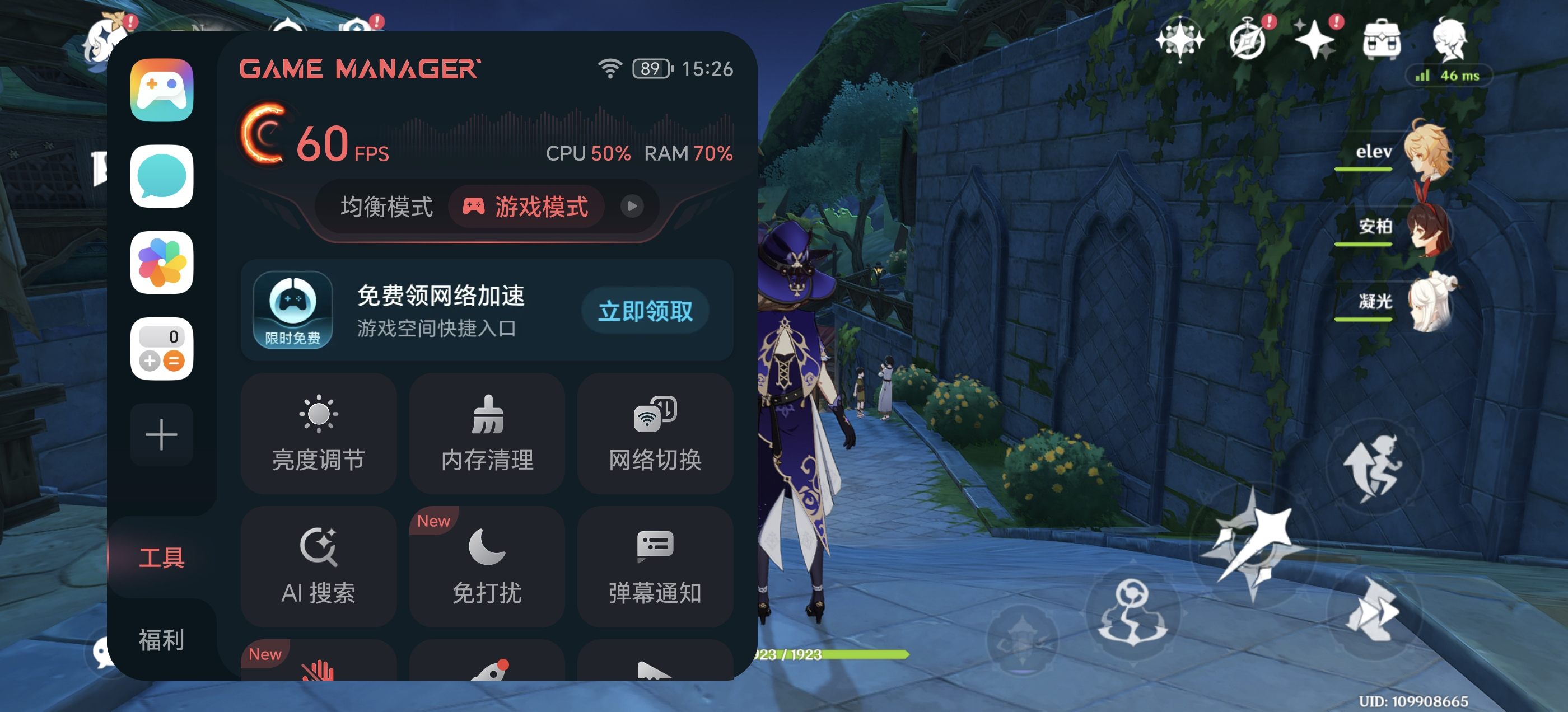Switch to 均衡模式 balanced mode

point(386,207)
